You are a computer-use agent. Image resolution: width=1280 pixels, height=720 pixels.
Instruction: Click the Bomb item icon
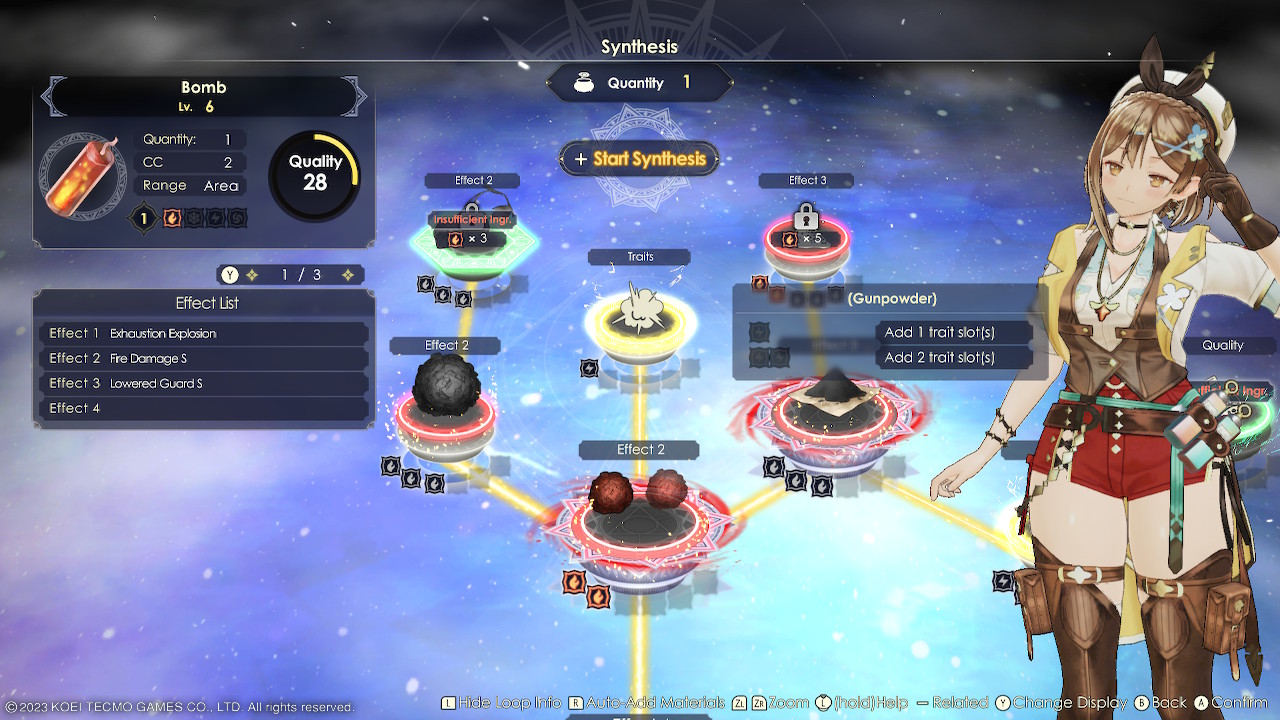[83, 177]
